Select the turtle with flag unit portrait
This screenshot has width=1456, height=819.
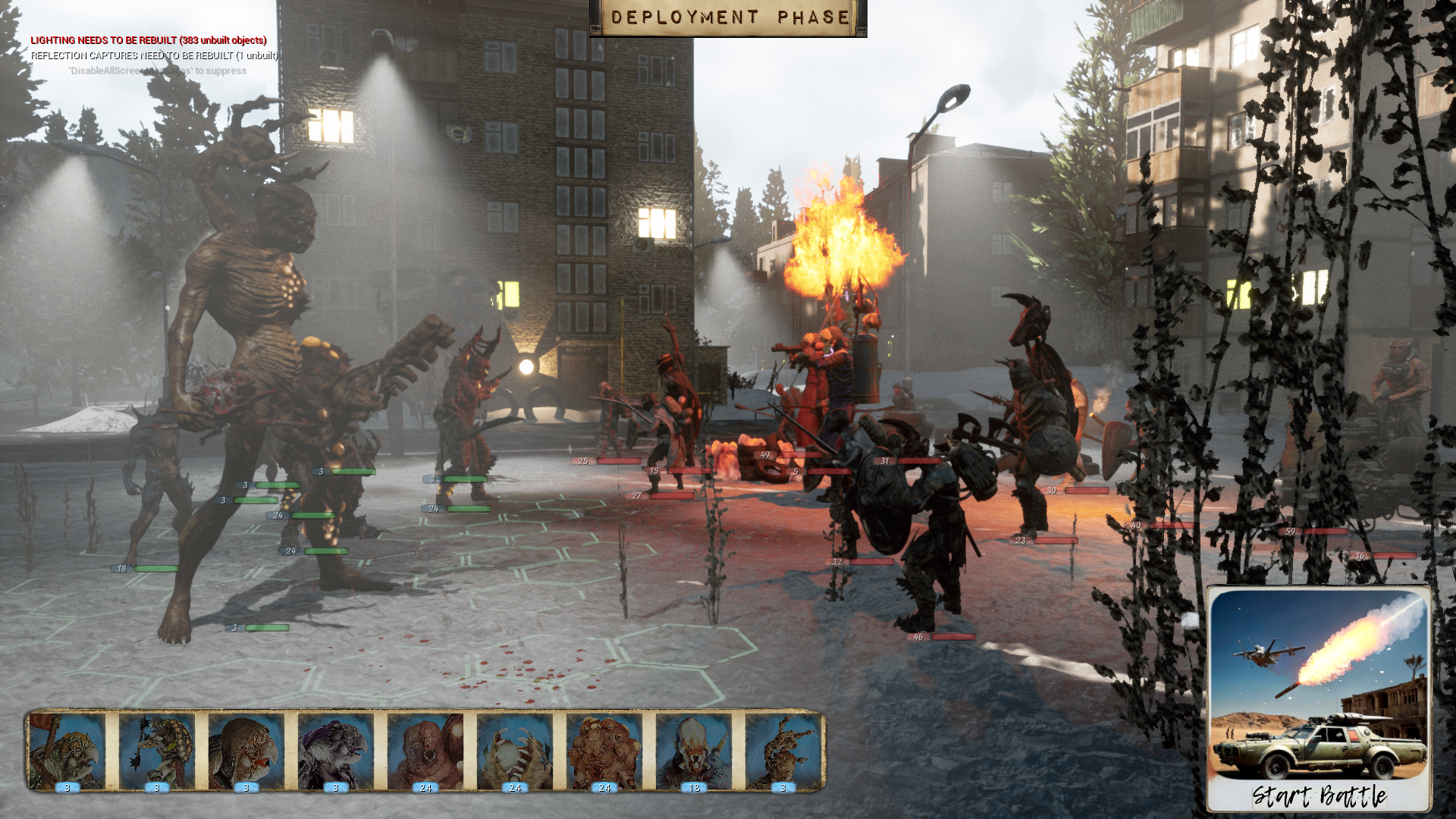67,752
